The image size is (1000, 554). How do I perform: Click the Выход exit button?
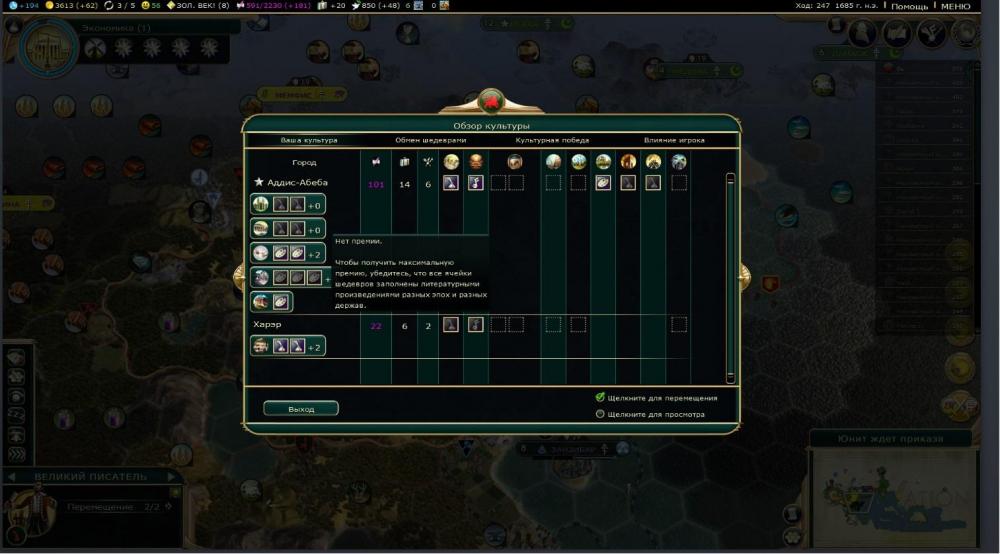coord(300,409)
